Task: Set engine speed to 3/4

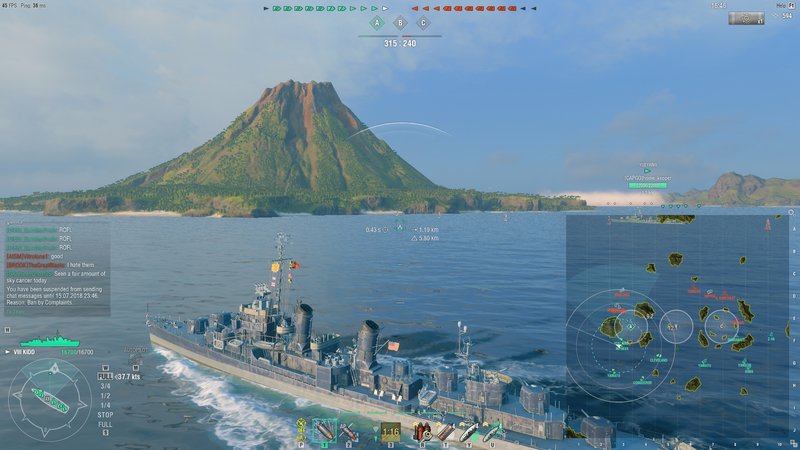Action: (x=105, y=386)
